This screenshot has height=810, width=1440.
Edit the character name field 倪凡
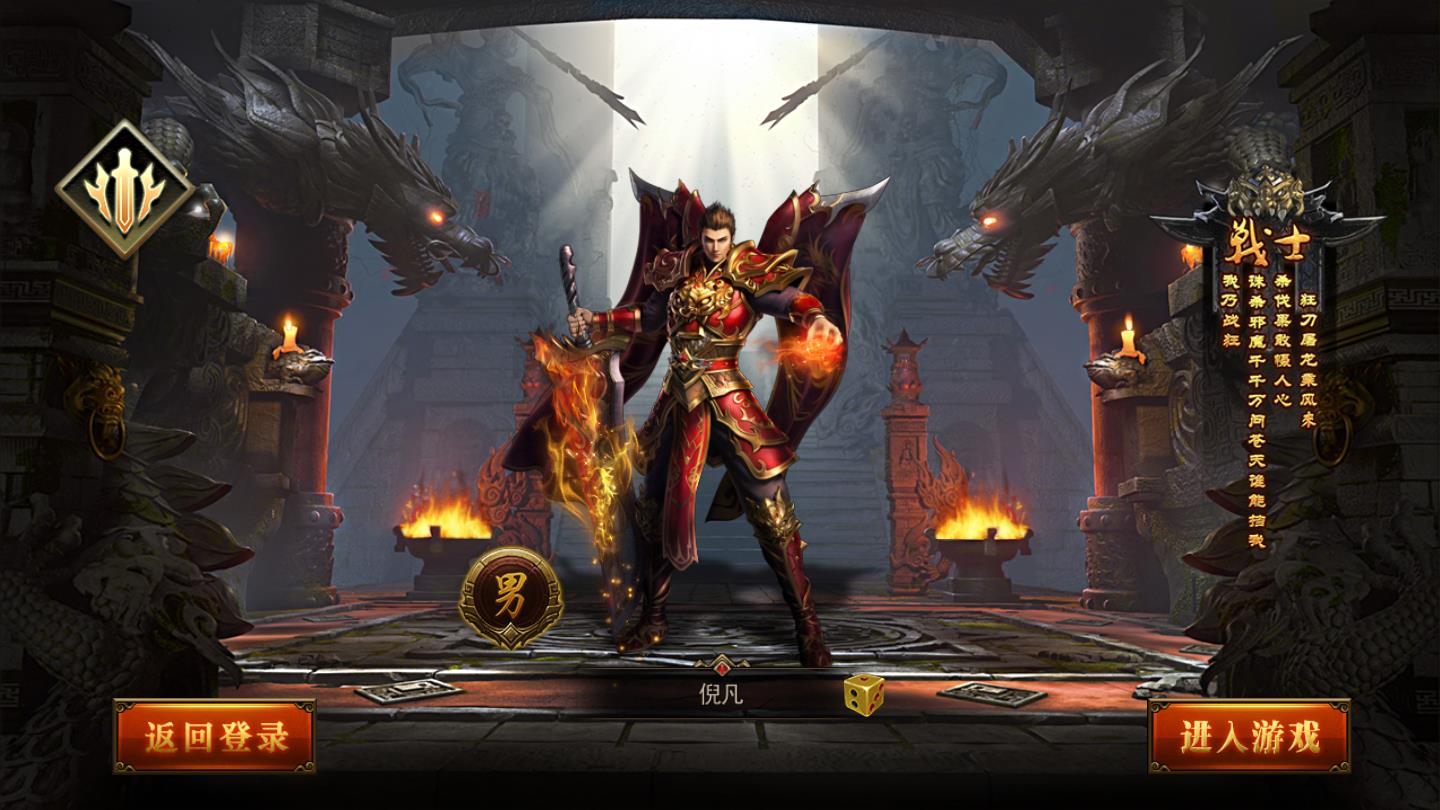click(x=719, y=694)
